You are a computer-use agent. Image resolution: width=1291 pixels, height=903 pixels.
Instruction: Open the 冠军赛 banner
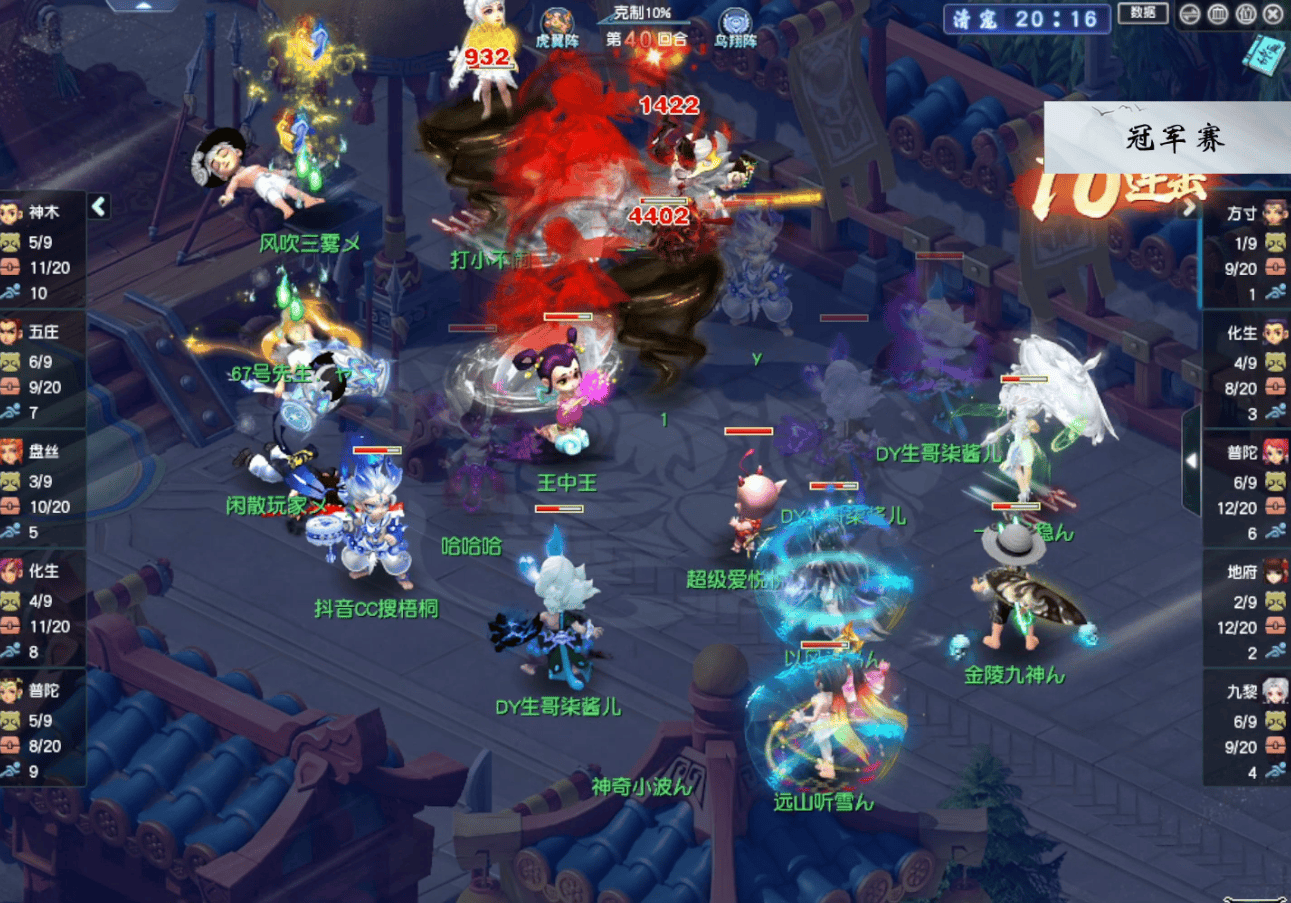click(1167, 137)
